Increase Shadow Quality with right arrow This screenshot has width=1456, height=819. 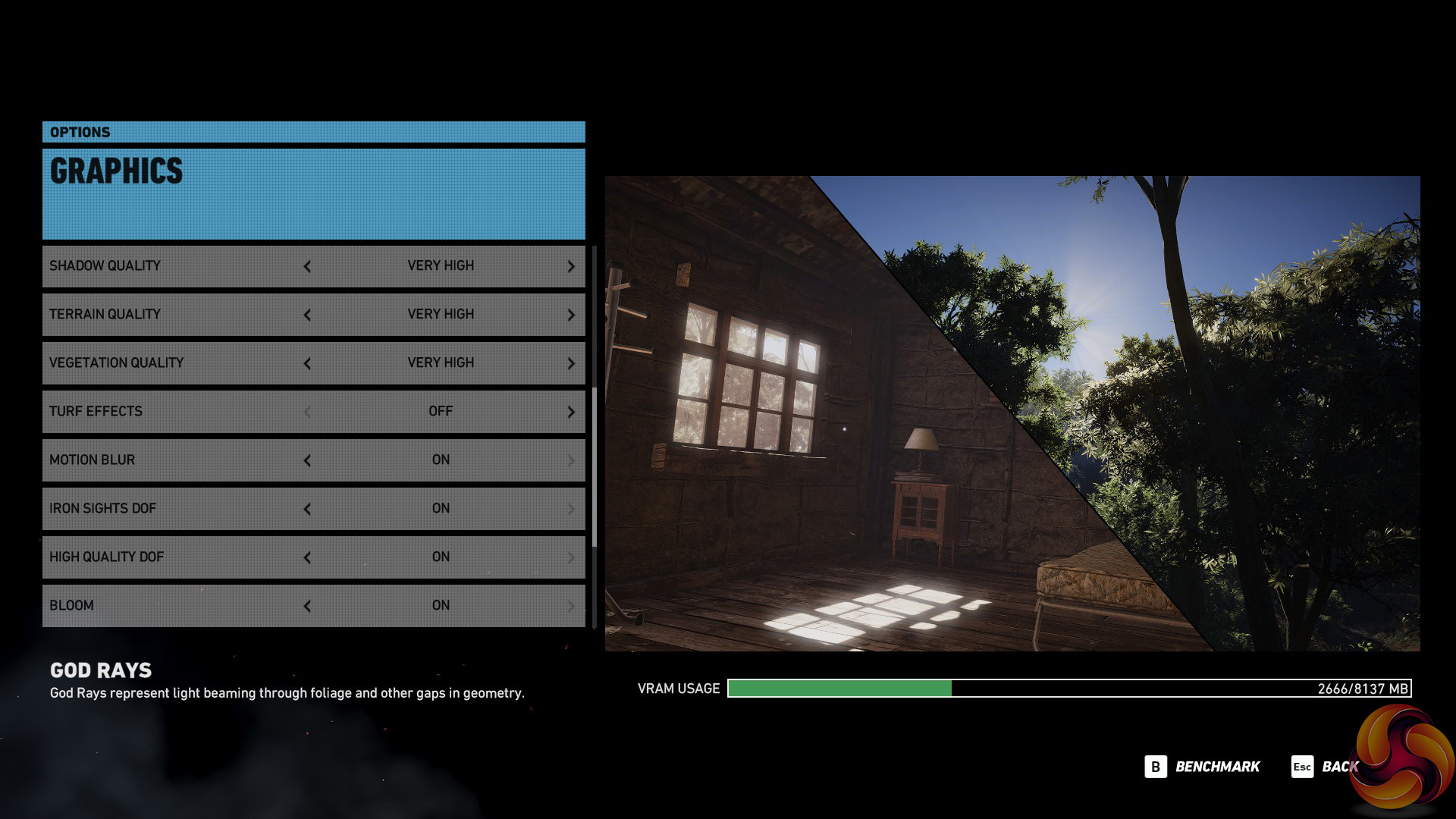pyautogui.click(x=571, y=266)
